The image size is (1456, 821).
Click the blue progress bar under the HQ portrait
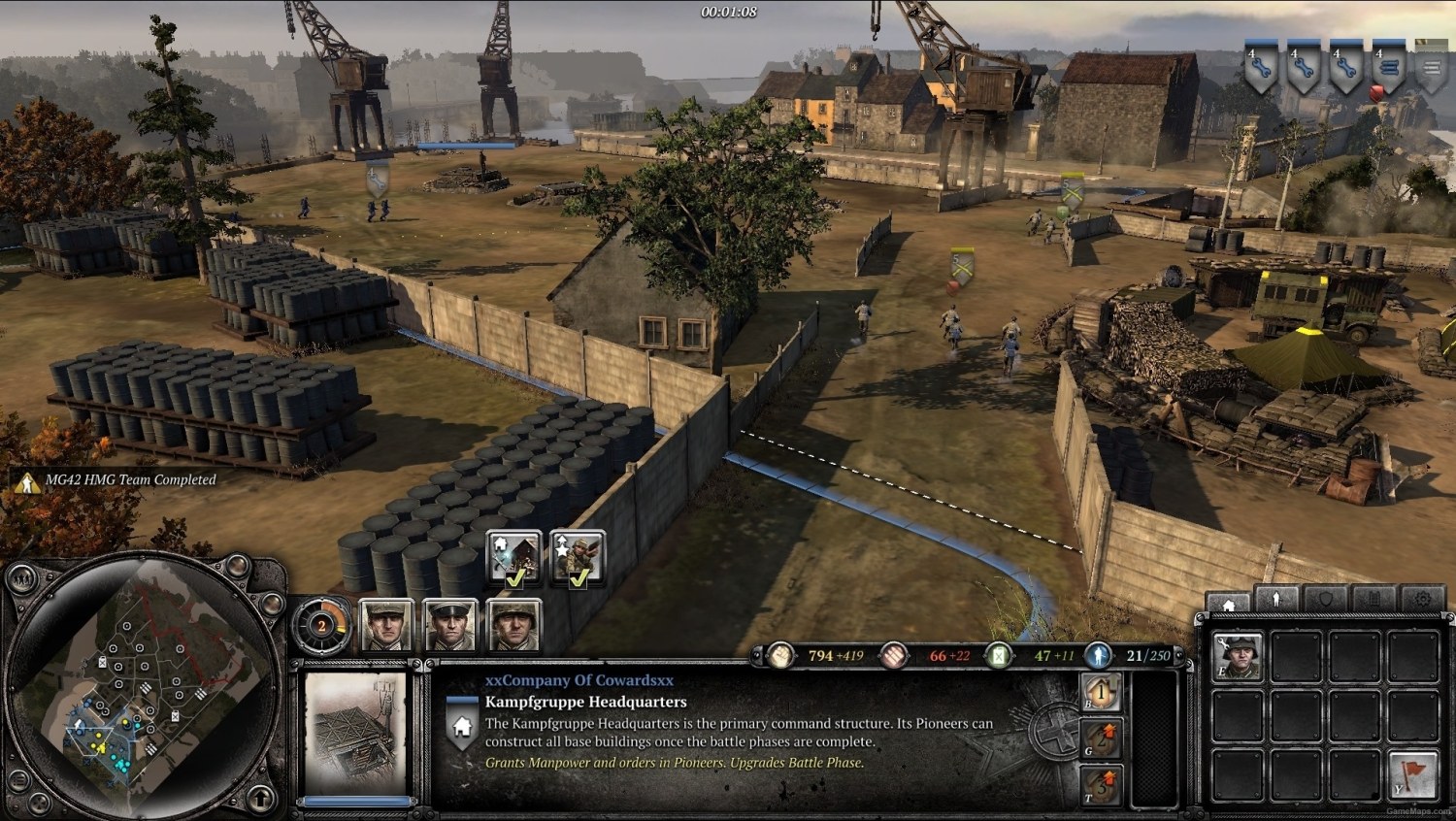(359, 801)
